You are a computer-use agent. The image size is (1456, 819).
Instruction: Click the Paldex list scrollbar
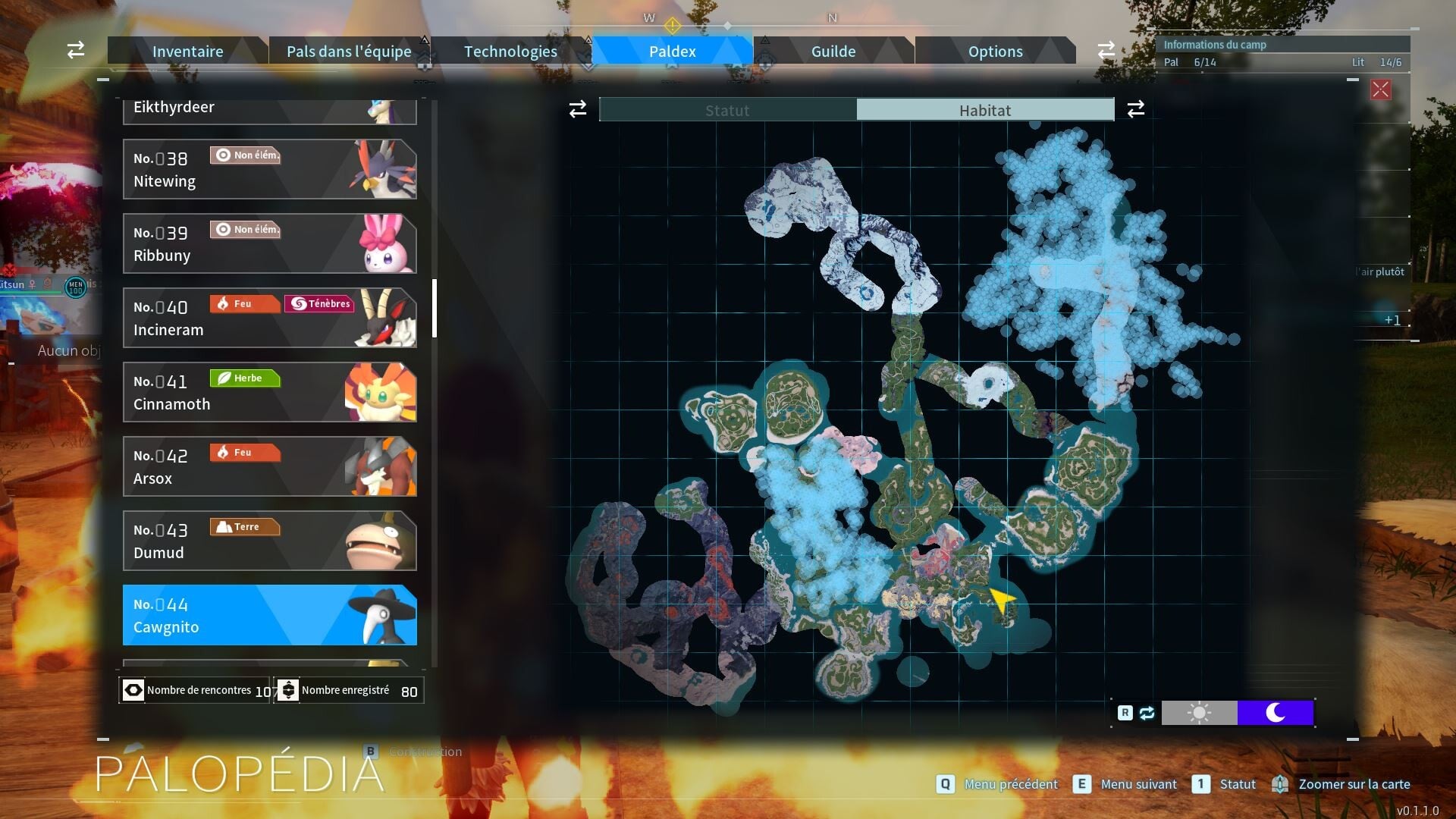click(x=435, y=308)
